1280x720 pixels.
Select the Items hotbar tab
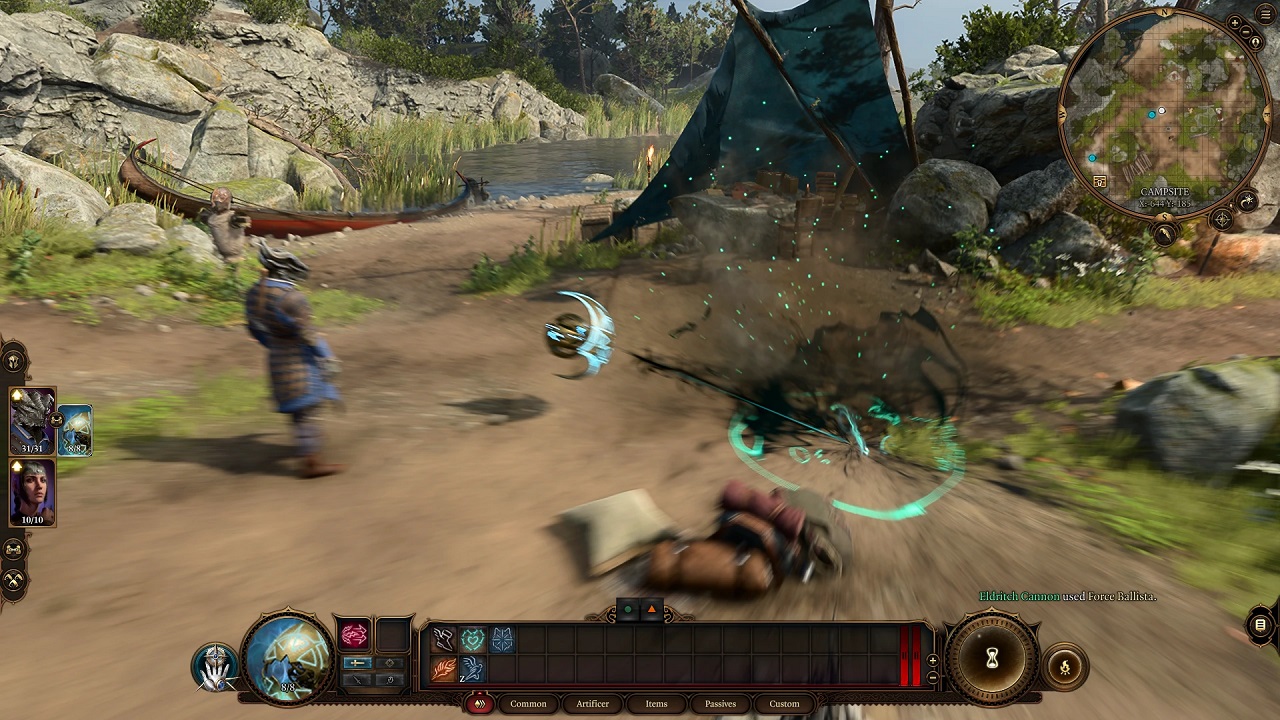pyautogui.click(x=656, y=703)
